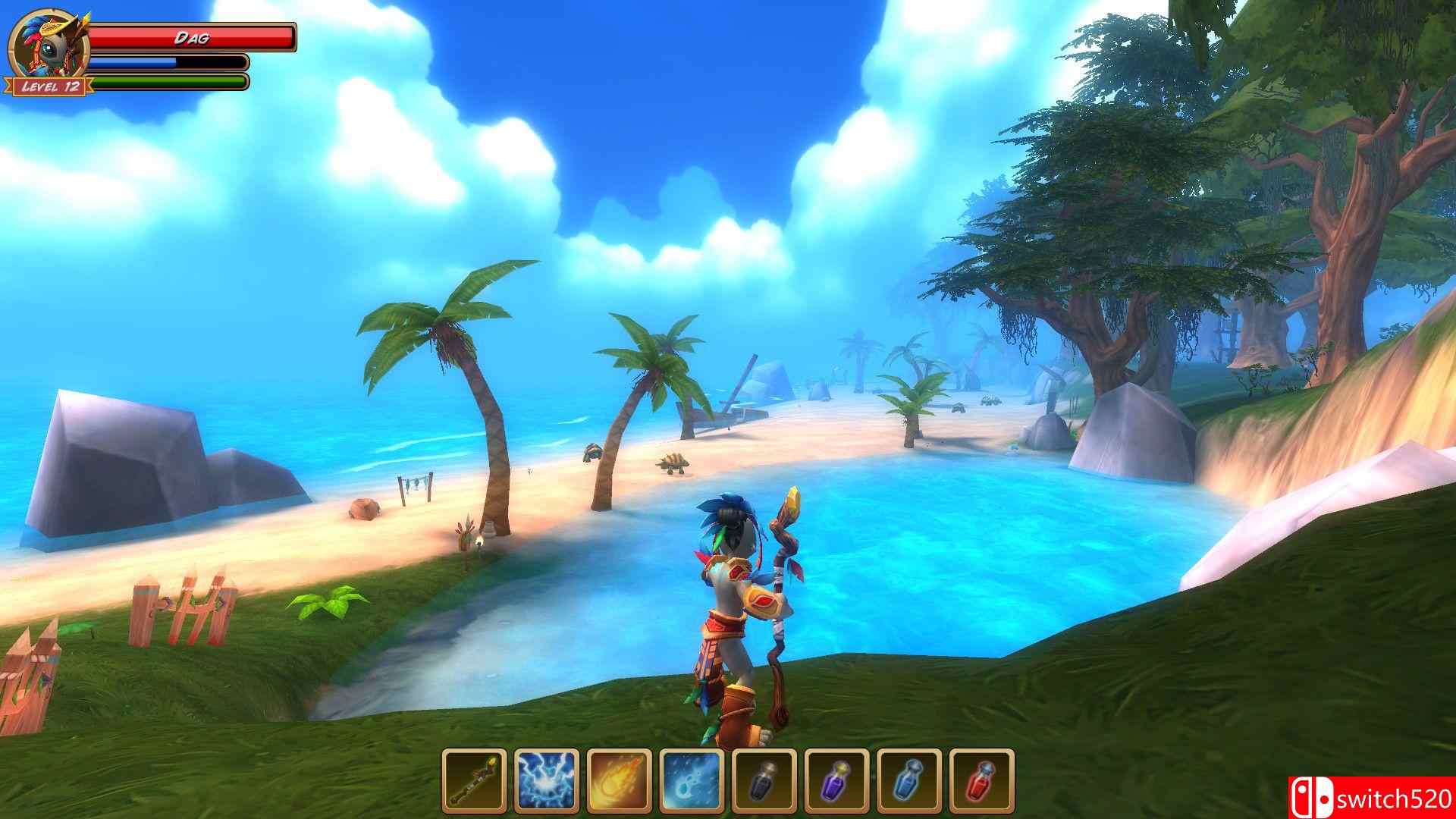The image size is (1456, 819).
Task: Select the staff weapon hotbar slot
Action: (x=474, y=781)
